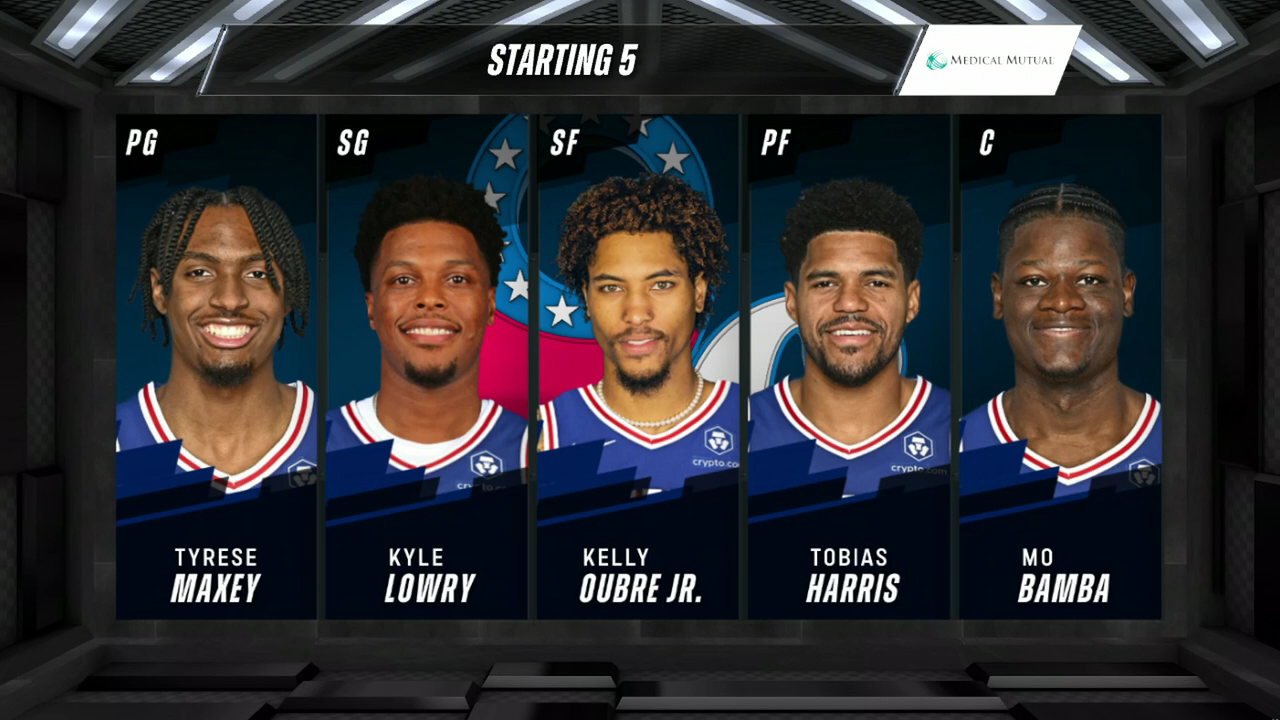Image resolution: width=1280 pixels, height=720 pixels.
Task: Click the Medical Mutual sponsor logo
Action: (989, 60)
